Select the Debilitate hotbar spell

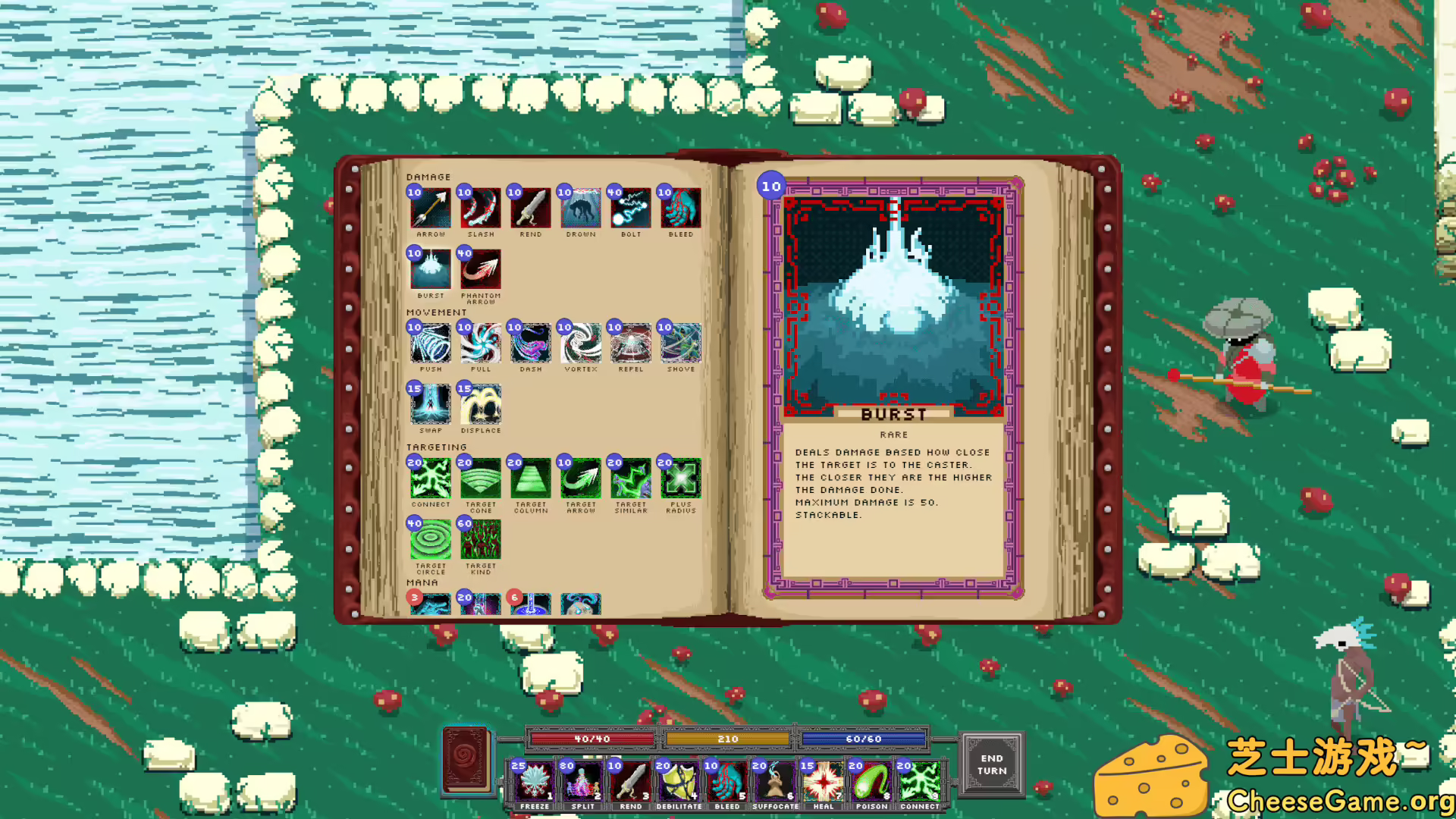pyautogui.click(x=679, y=781)
